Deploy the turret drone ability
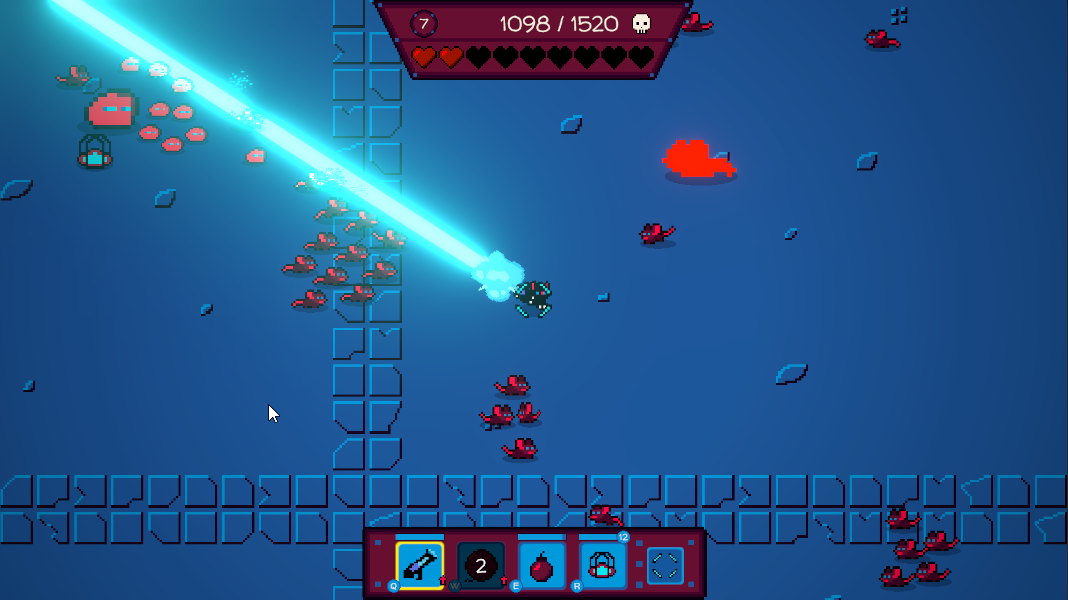 point(603,566)
